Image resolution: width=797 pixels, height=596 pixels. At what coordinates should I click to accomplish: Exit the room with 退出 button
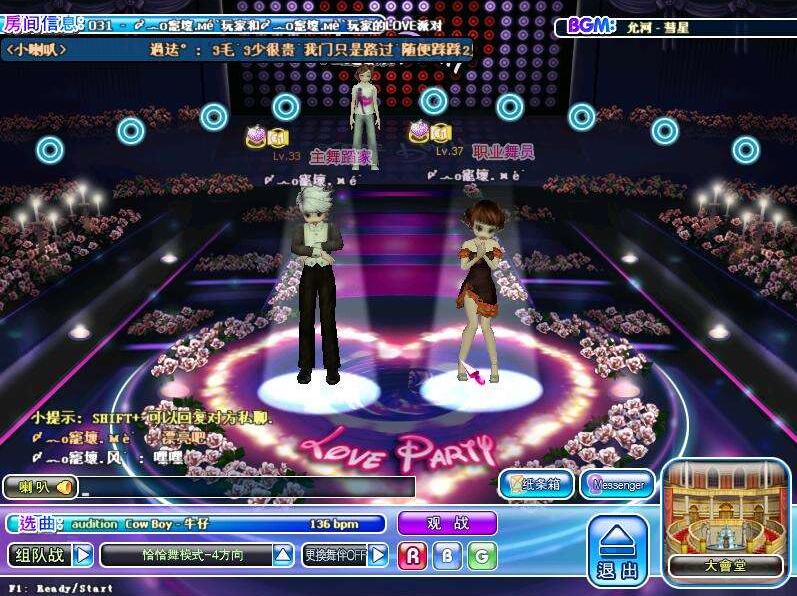click(617, 552)
